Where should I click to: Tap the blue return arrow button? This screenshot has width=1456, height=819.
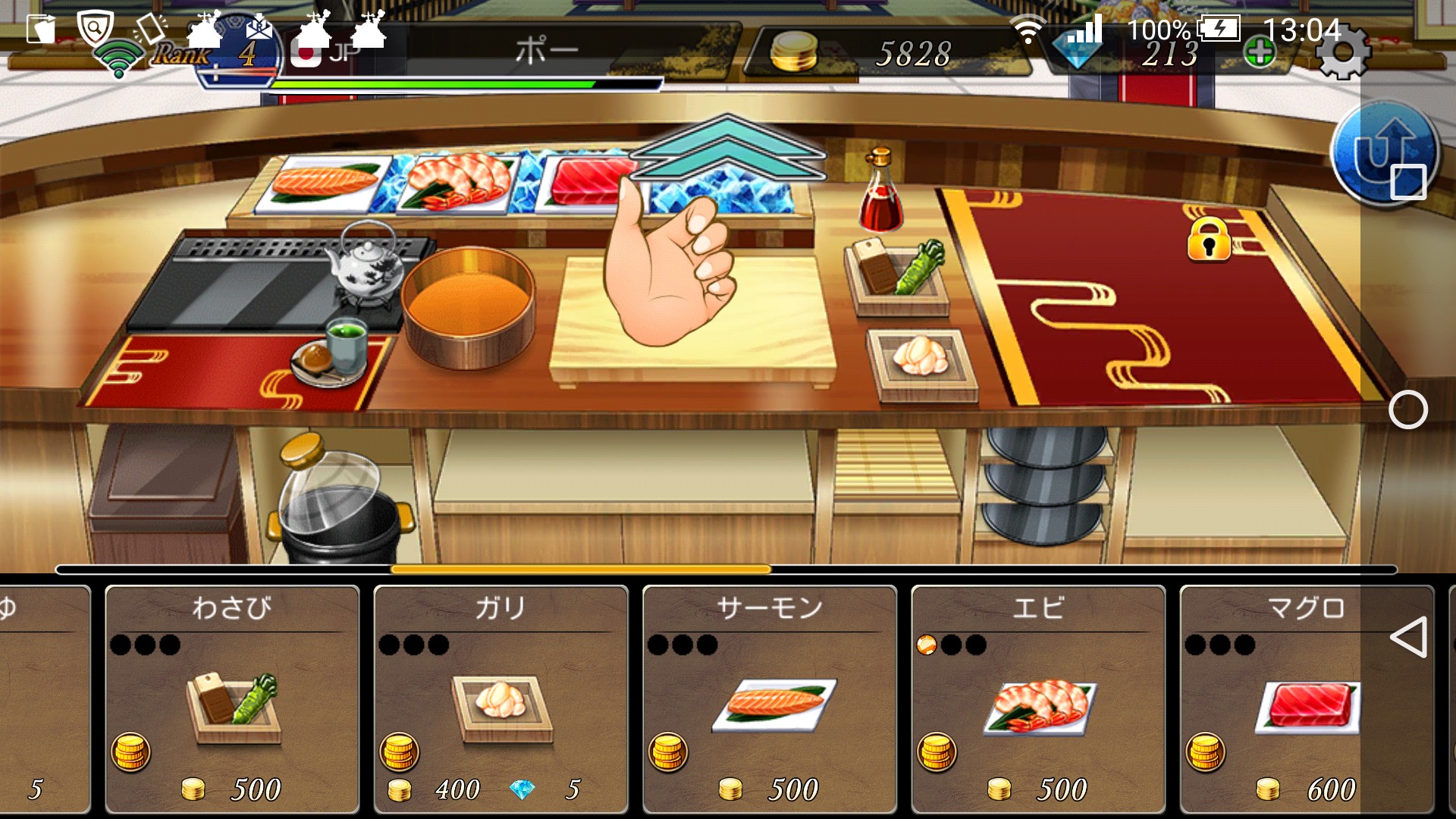(x=1384, y=153)
